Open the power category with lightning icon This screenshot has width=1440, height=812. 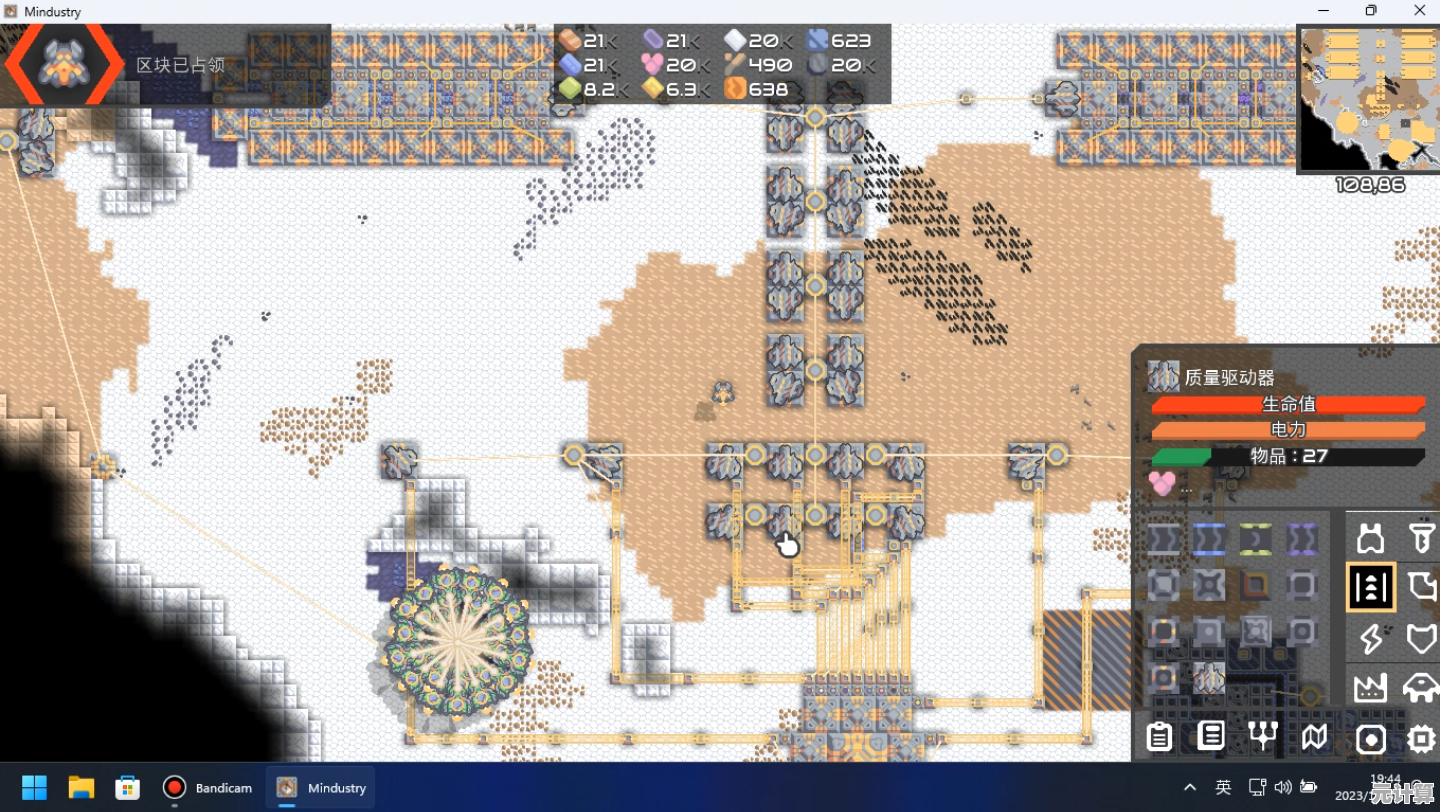[x=1371, y=637]
